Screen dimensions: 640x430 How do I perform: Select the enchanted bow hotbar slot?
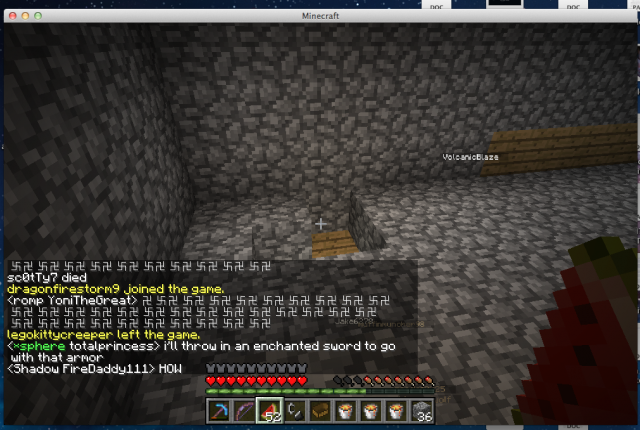(x=244, y=410)
